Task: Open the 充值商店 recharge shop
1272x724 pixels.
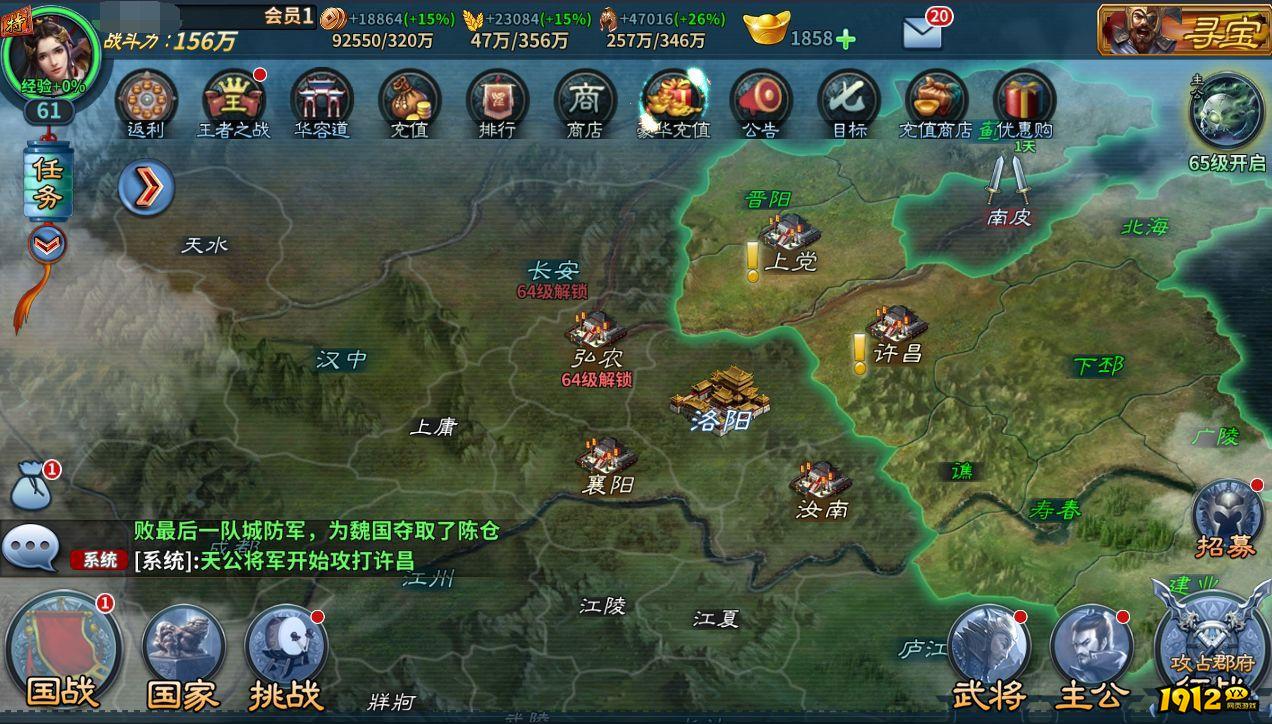Action: (936, 102)
